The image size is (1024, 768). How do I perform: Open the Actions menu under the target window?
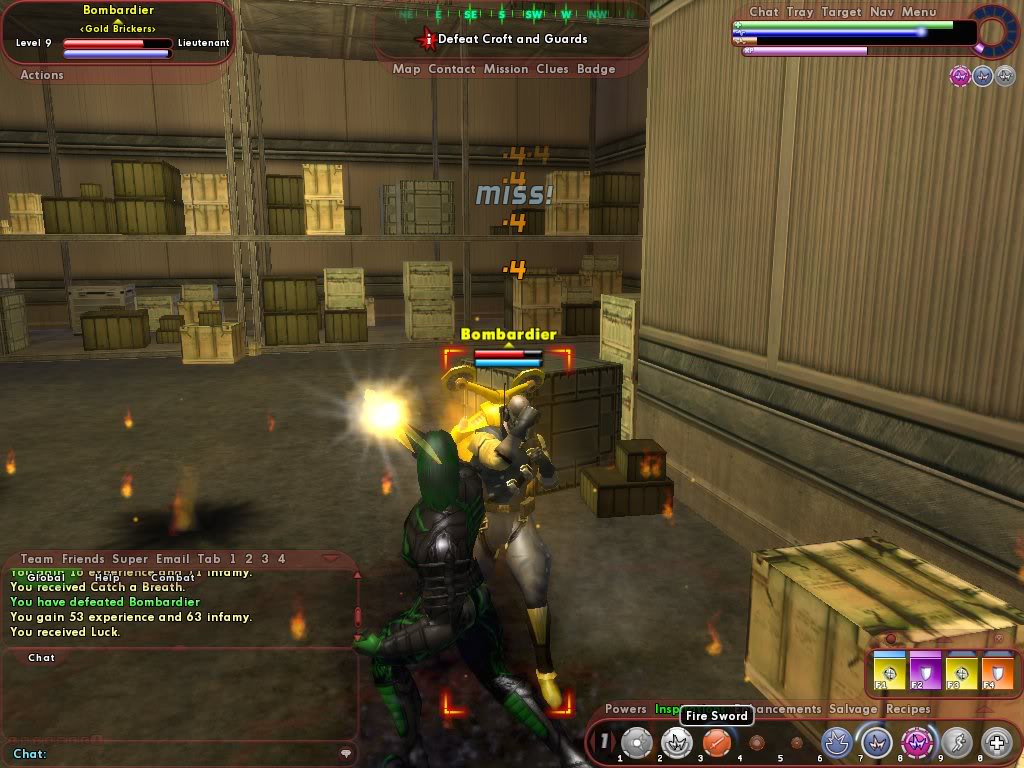(x=42, y=75)
